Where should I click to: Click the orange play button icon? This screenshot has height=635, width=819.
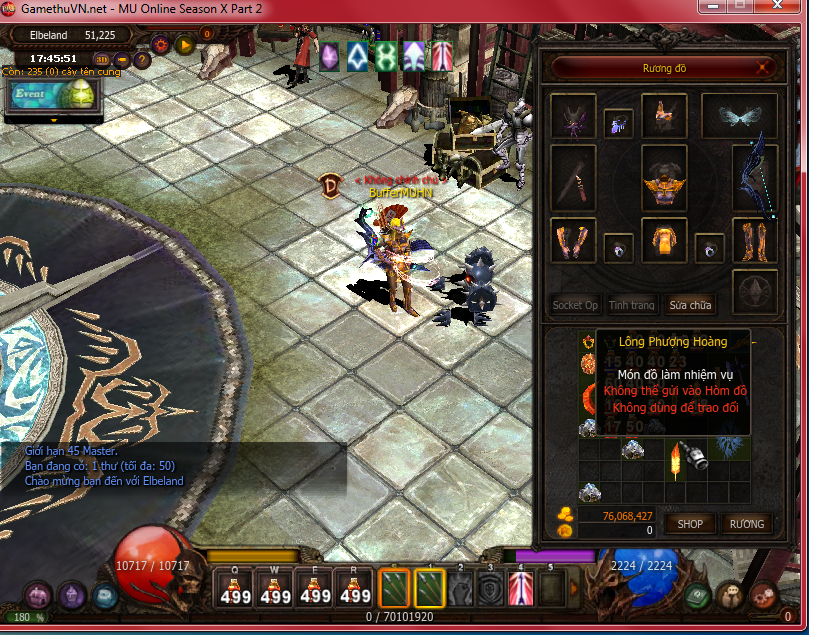[x=184, y=44]
